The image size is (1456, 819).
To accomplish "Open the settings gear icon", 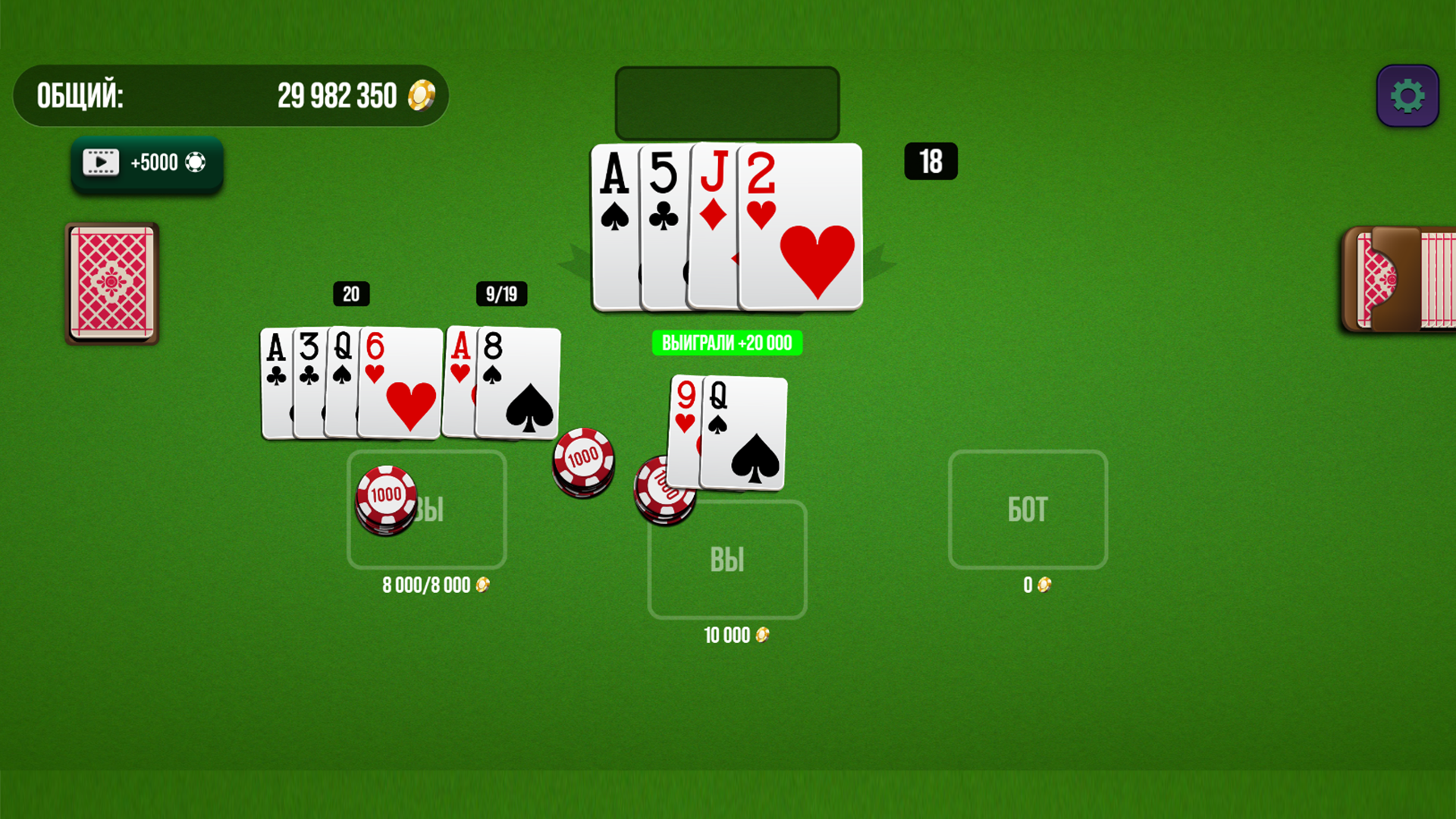I will tap(1407, 94).
